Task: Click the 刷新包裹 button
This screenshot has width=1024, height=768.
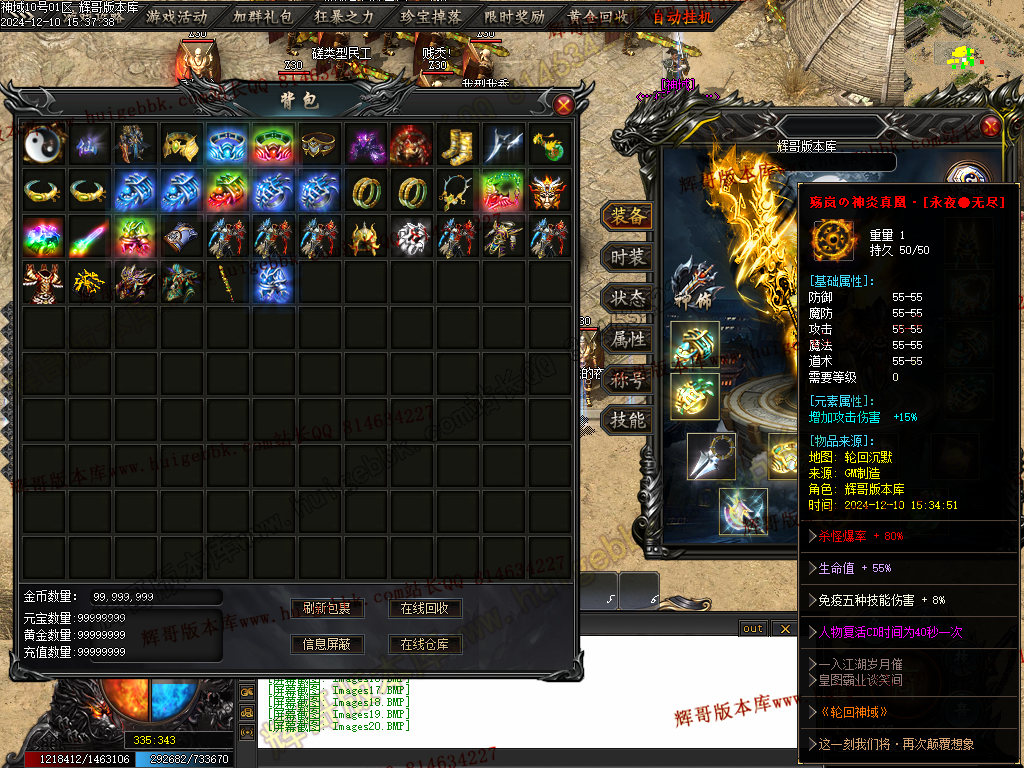Action: tap(326, 608)
